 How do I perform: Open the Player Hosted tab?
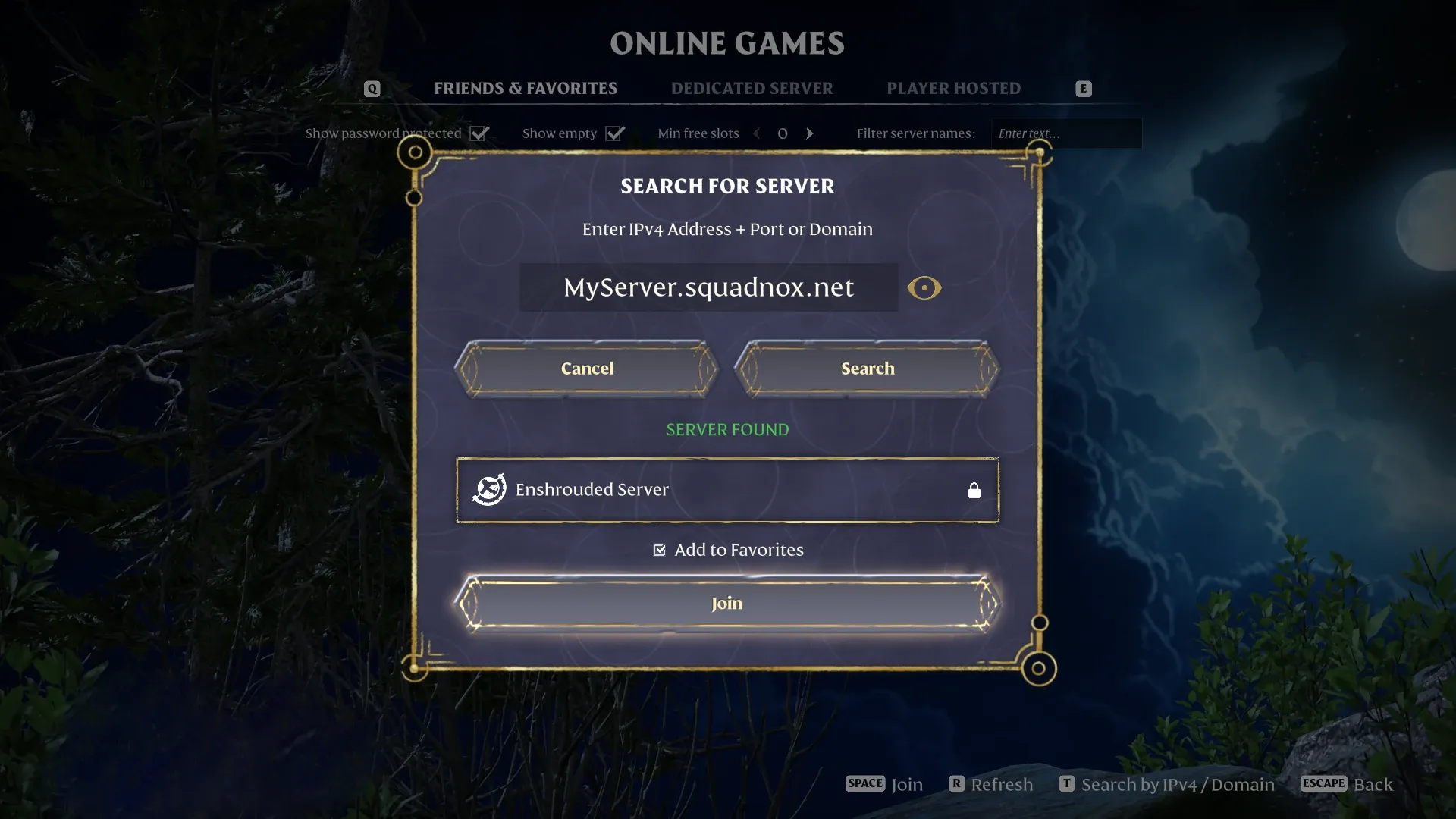click(x=953, y=88)
